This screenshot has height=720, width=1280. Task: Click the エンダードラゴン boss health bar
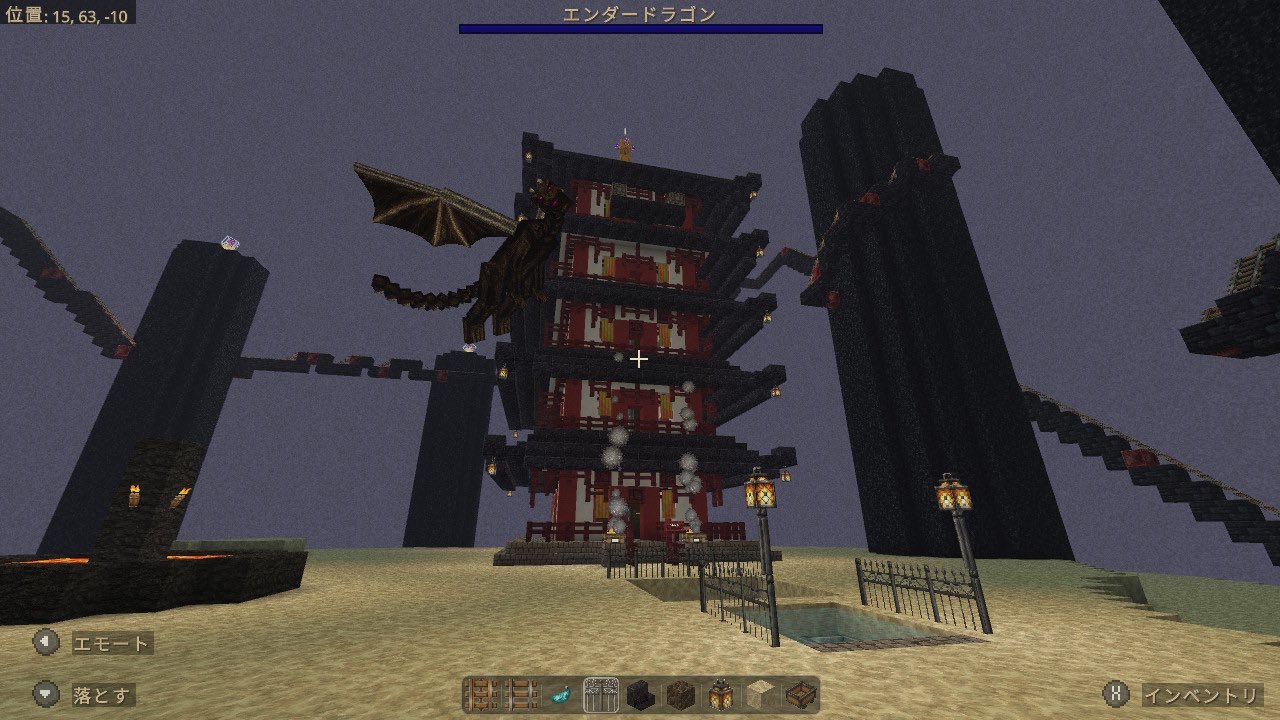point(639,32)
